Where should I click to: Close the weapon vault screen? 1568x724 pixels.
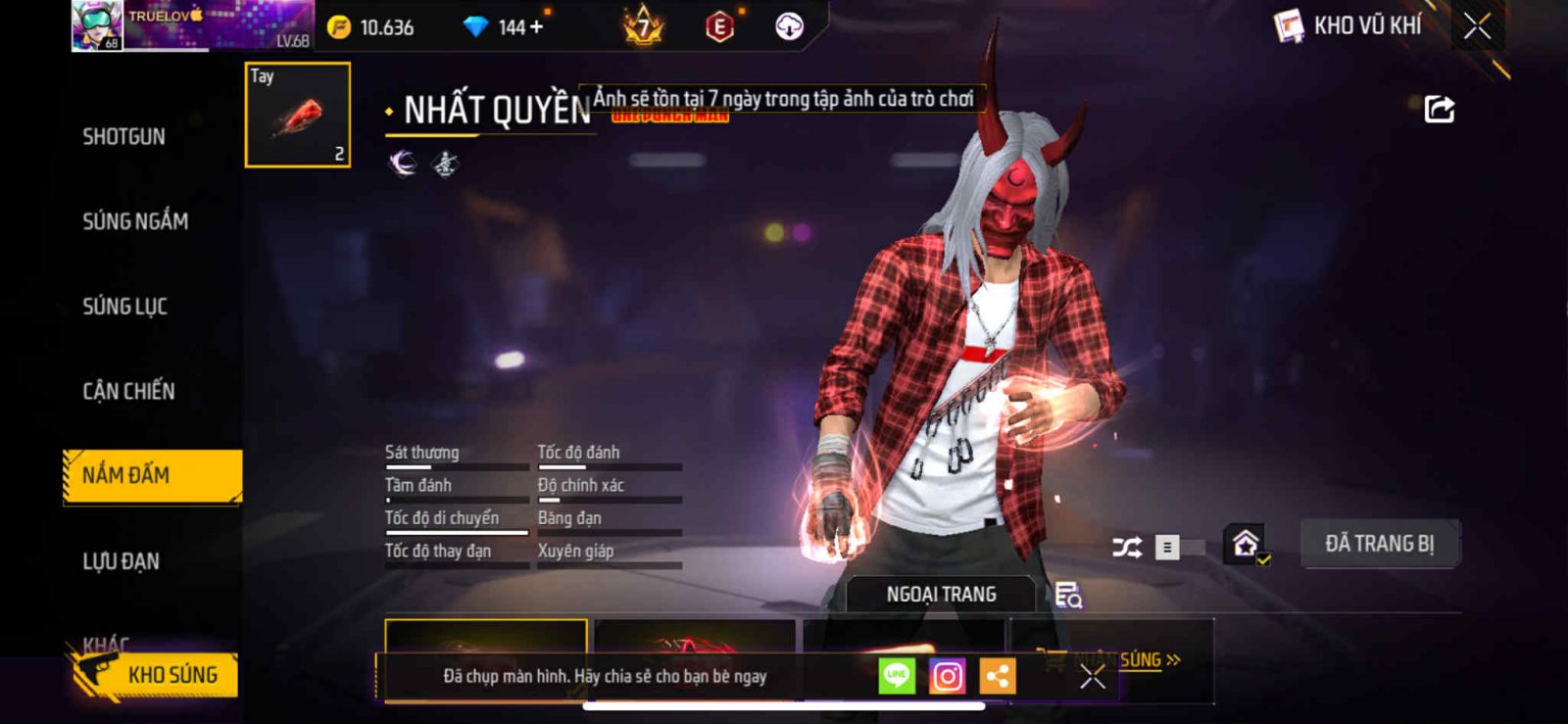tap(1477, 26)
